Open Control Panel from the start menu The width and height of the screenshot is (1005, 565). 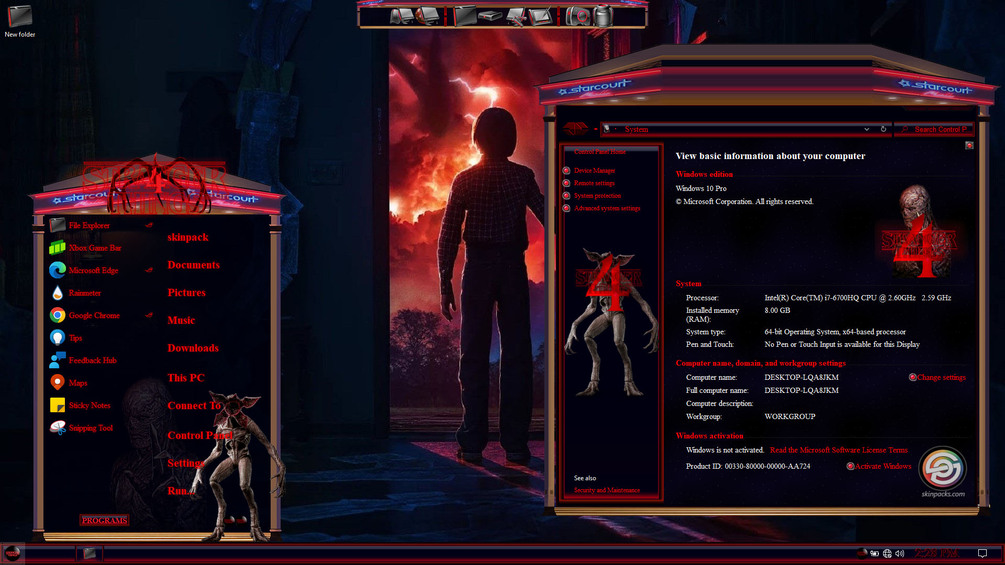[x=199, y=436]
